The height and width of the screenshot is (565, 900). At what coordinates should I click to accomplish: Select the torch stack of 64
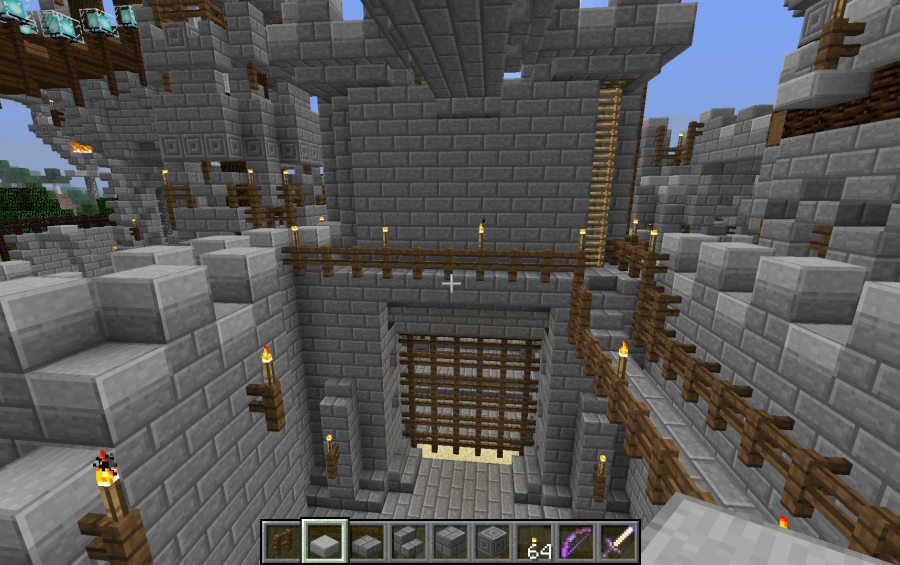coord(534,541)
